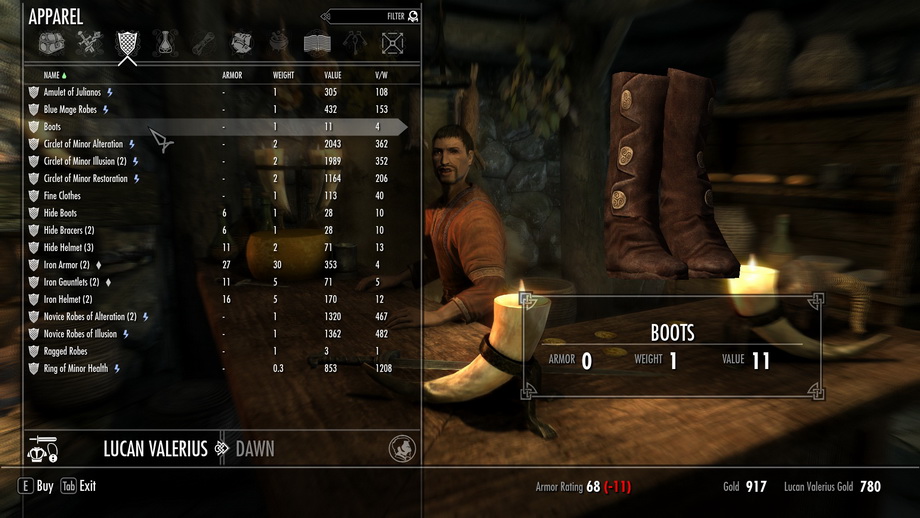Open the potions flask category

165,43
